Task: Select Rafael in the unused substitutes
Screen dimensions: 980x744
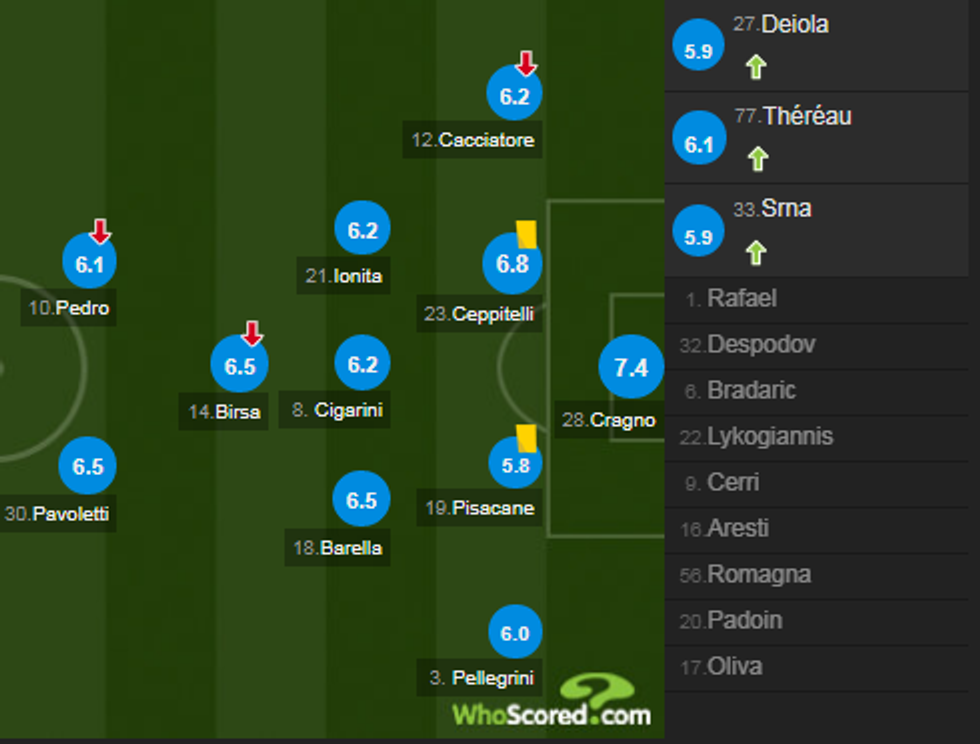Action: click(x=741, y=299)
